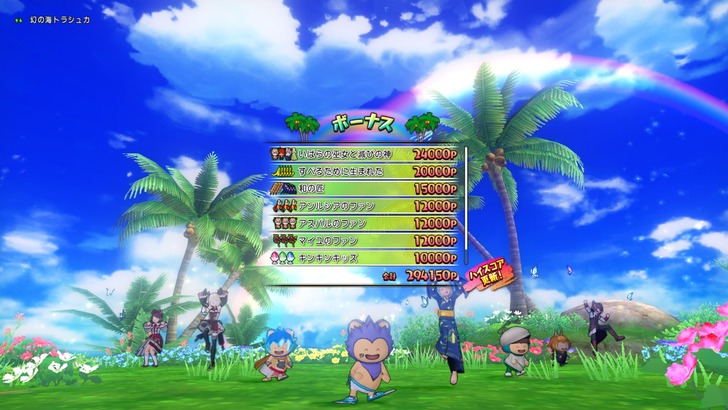This screenshot has height=410, width=728.
Task: Select the アスバルのファン bonus row
Action: pyautogui.click(x=364, y=223)
